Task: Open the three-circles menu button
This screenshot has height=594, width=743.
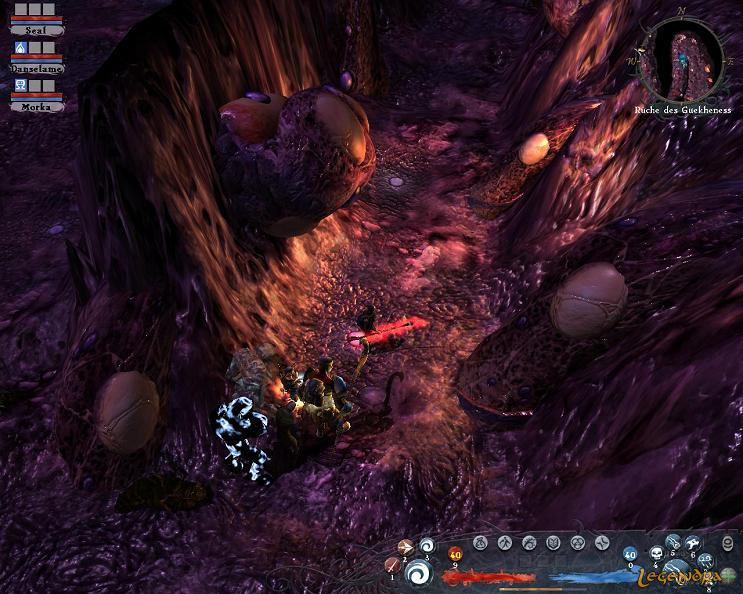Action: point(577,542)
